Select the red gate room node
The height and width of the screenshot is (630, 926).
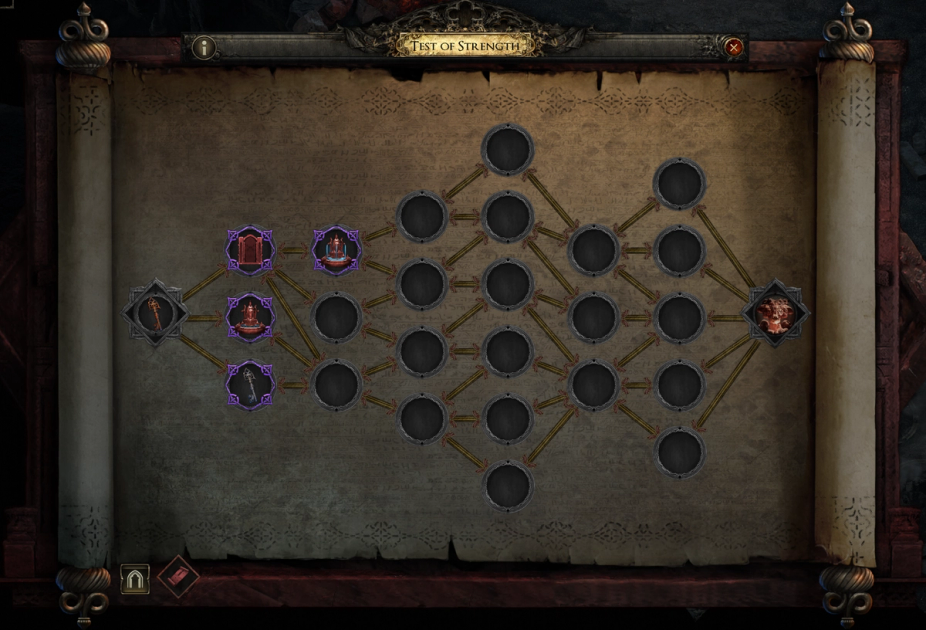(250, 250)
